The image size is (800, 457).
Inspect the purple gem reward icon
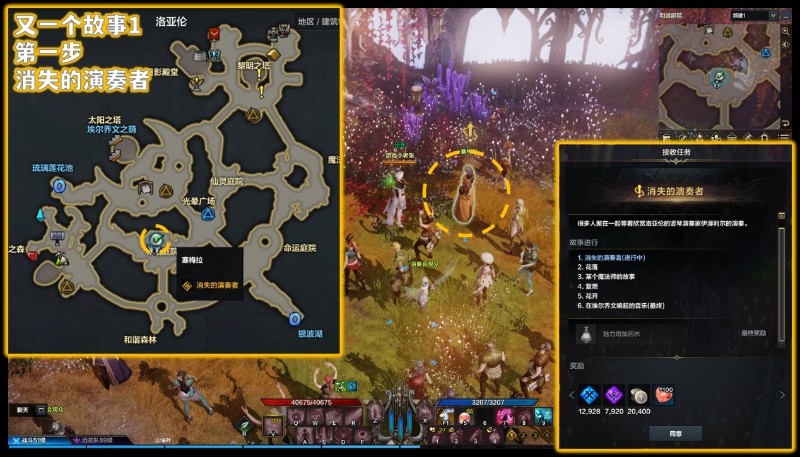click(x=615, y=394)
